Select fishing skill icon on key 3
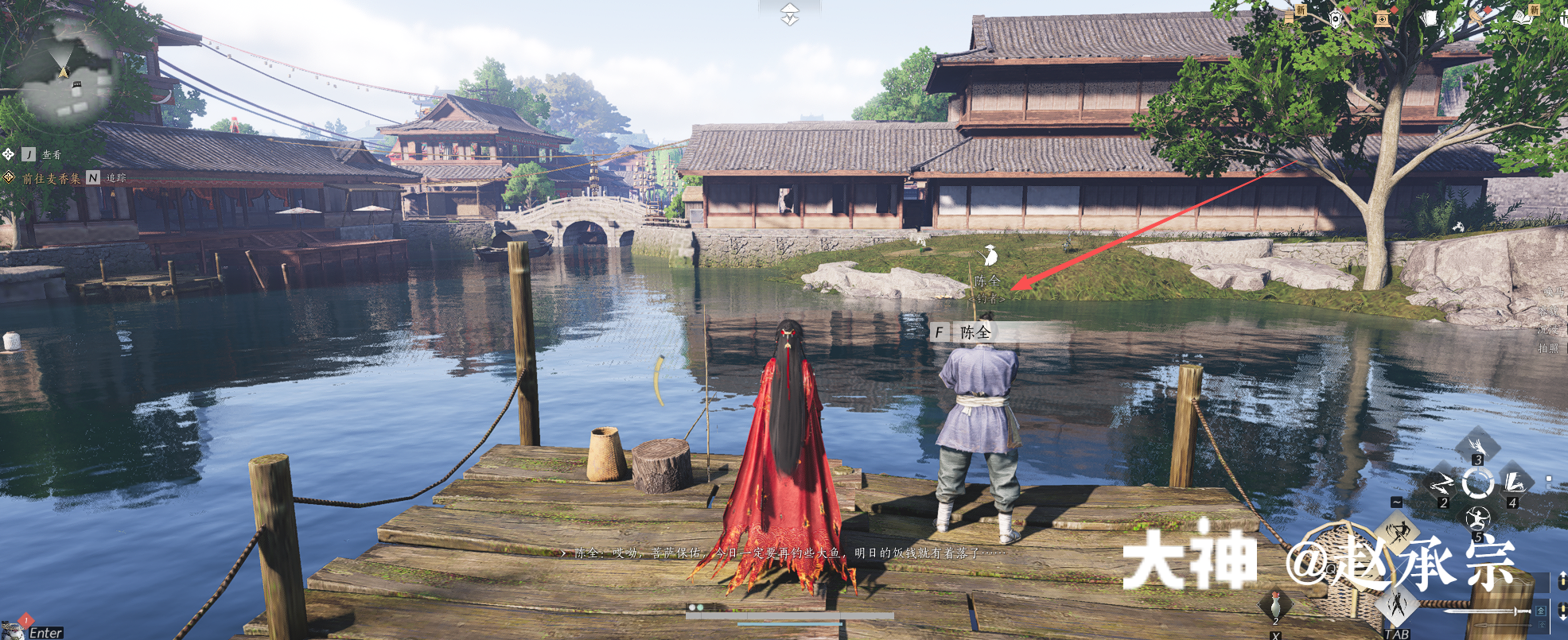1568x640 pixels. coord(1479,445)
